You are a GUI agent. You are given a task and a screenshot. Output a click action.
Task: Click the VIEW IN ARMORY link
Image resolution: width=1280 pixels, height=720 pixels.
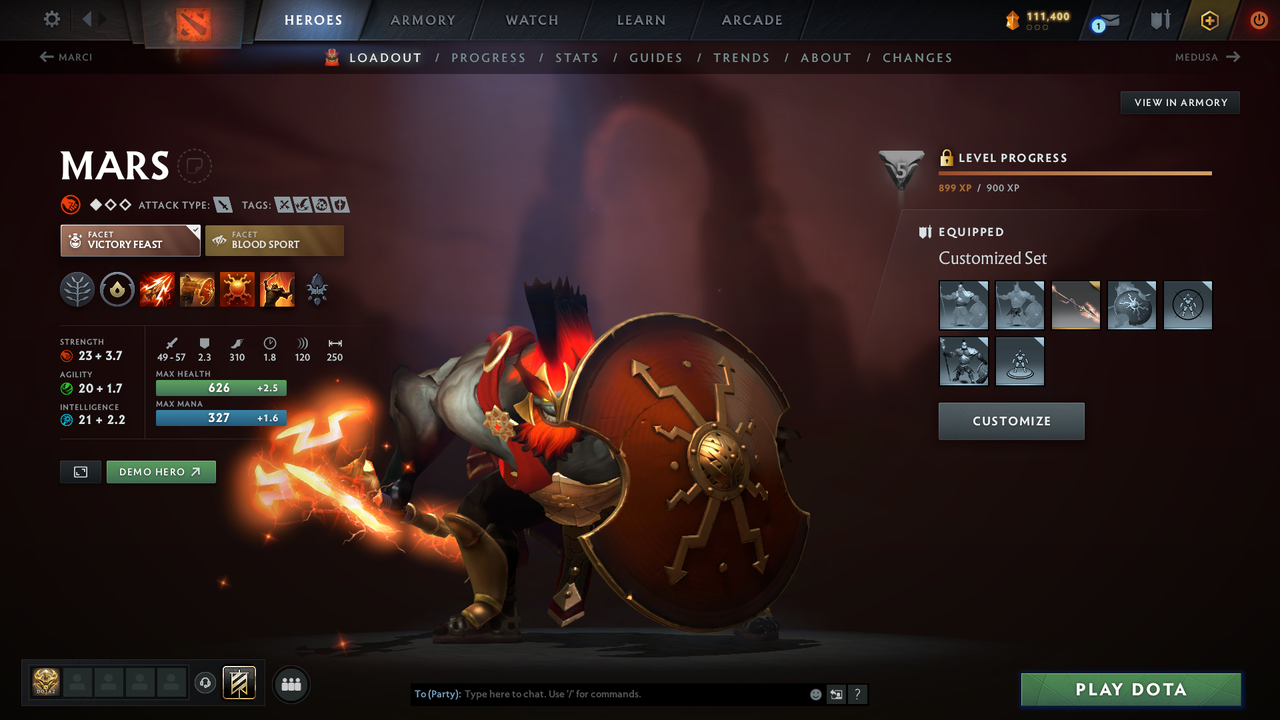click(x=1179, y=102)
